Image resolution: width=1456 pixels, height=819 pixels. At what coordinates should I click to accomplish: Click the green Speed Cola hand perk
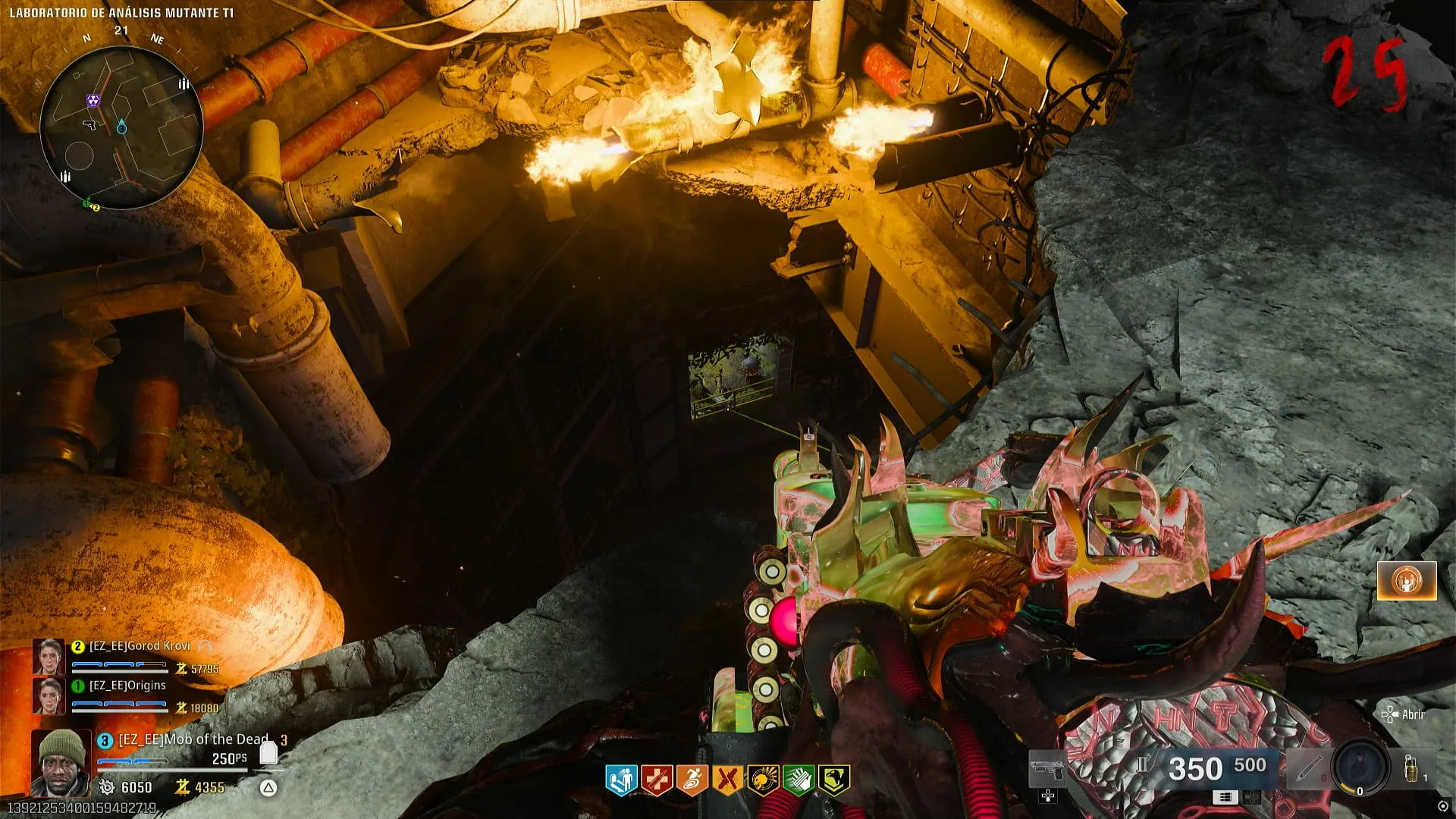pyautogui.click(x=798, y=779)
